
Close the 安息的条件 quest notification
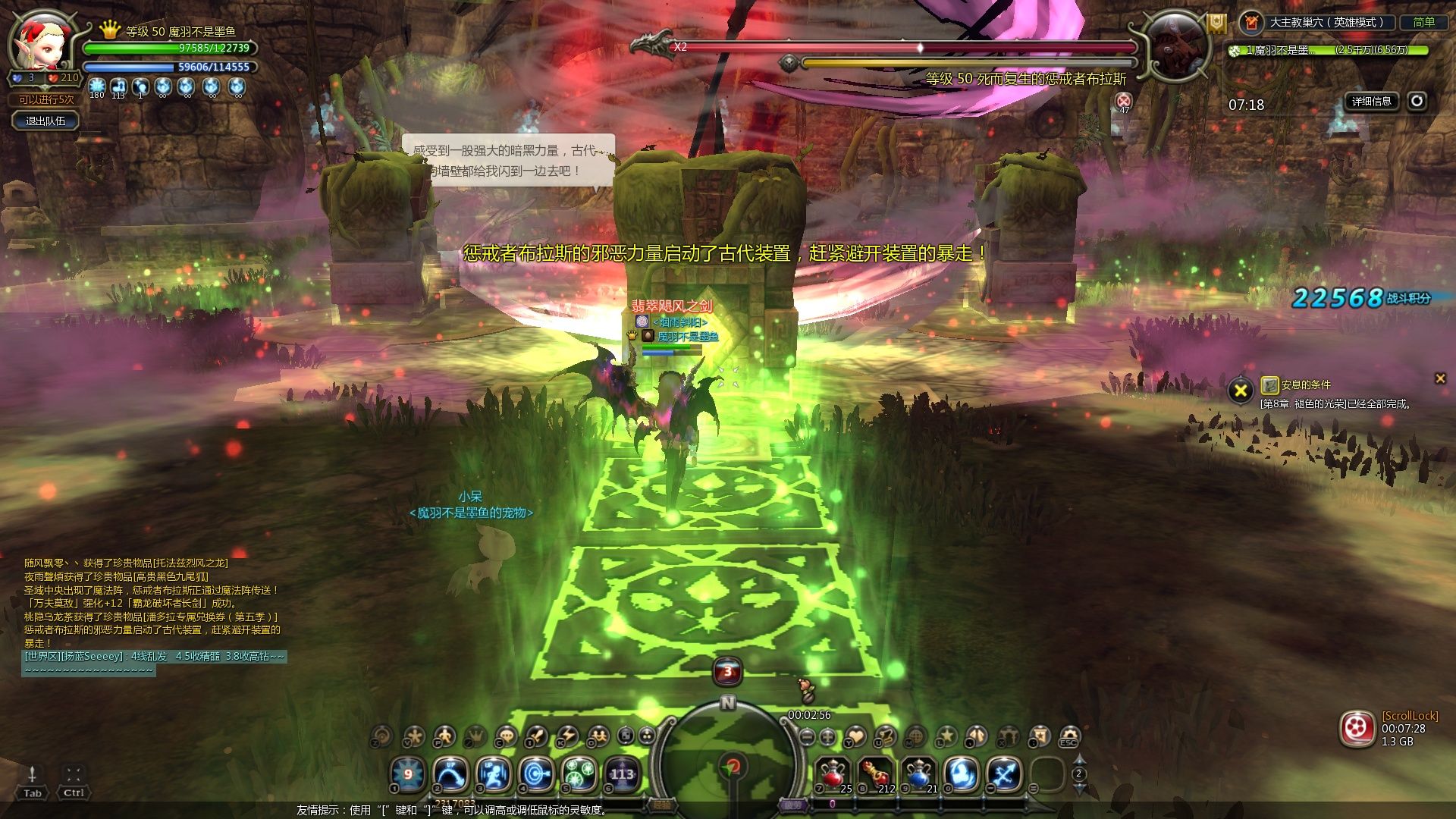1439,378
